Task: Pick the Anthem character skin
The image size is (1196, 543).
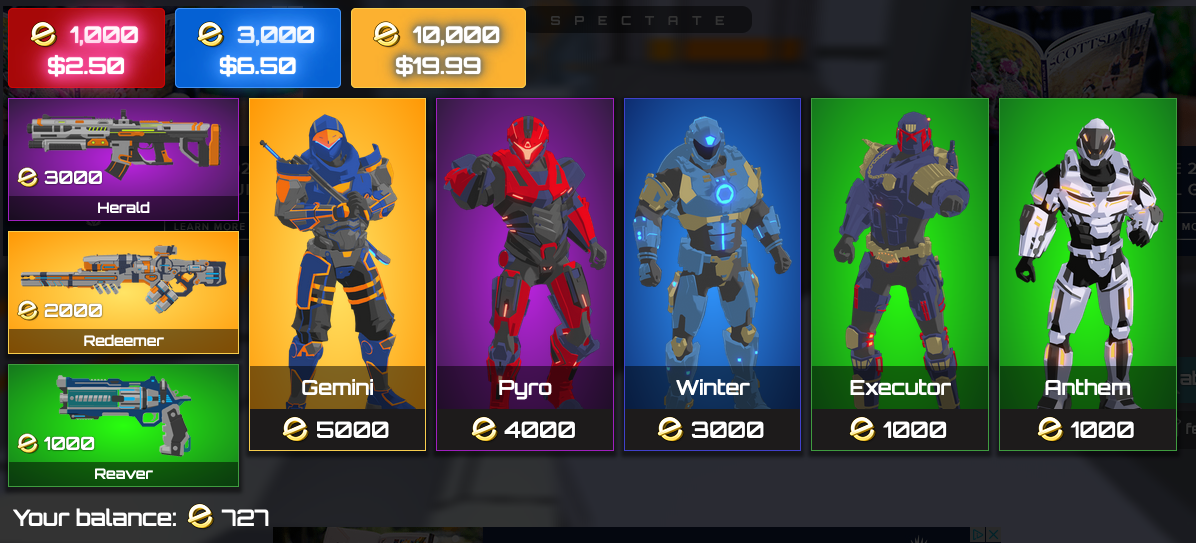Action: (1087, 274)
